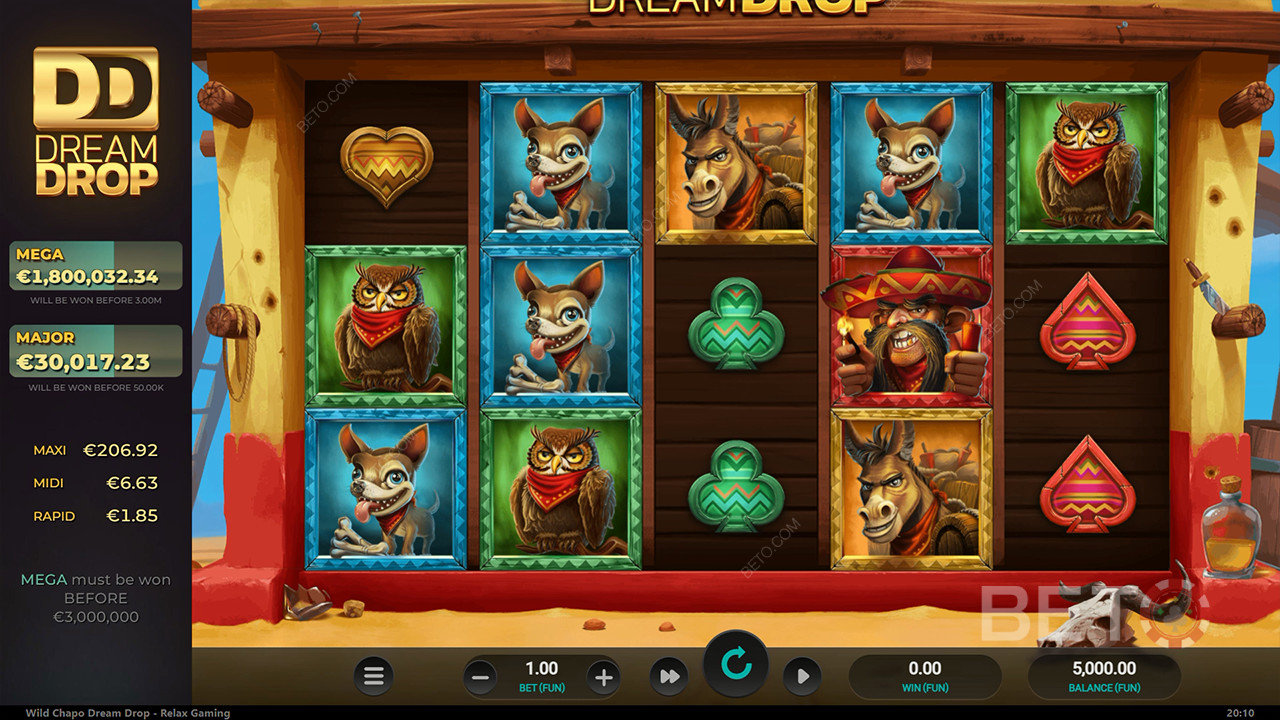Increase the bet with the plus button
The width and height of the screenshot is (1280, 720).
click(x=603, y=677)
